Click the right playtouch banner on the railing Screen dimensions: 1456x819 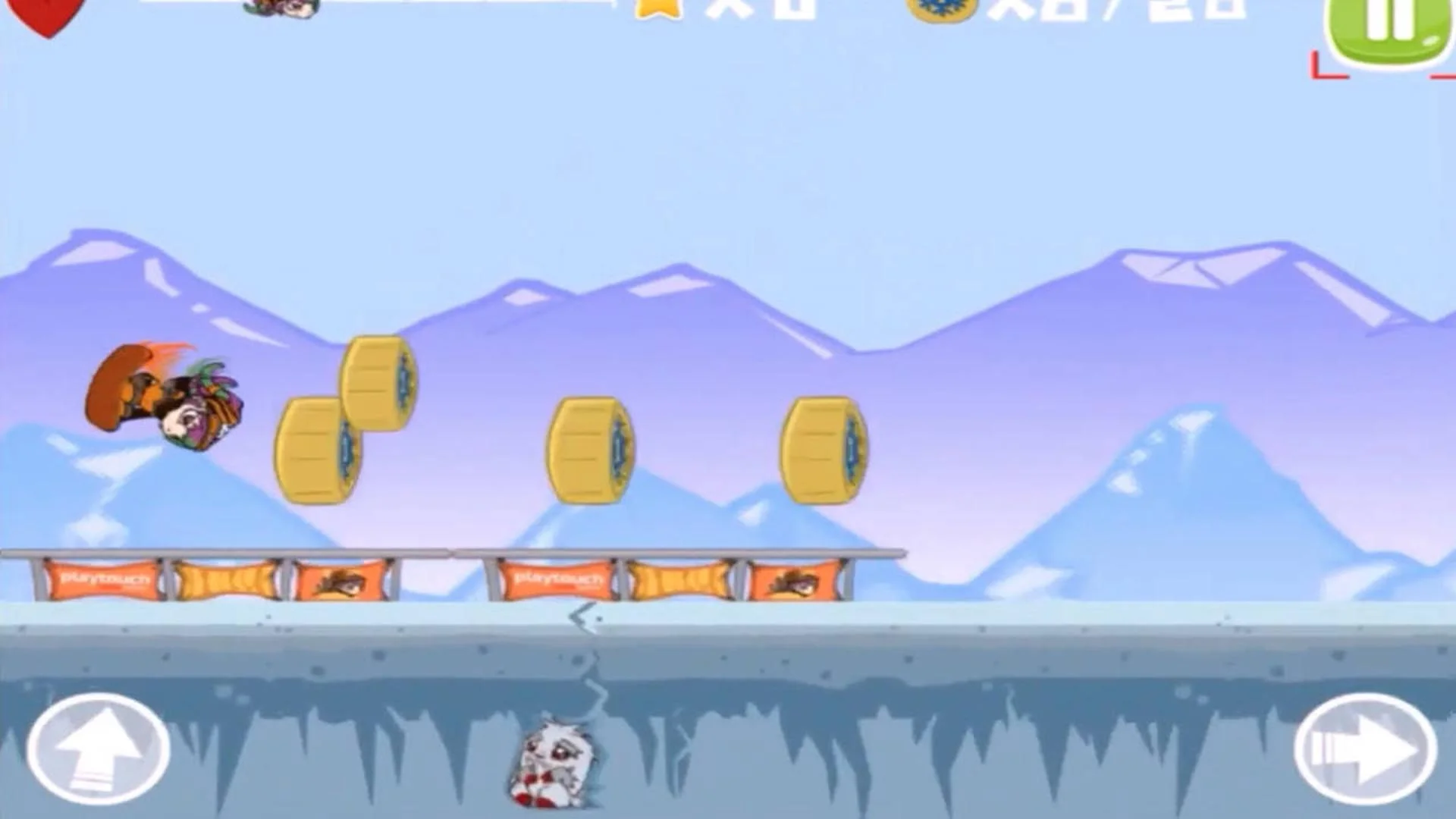[x=557, y=580]
